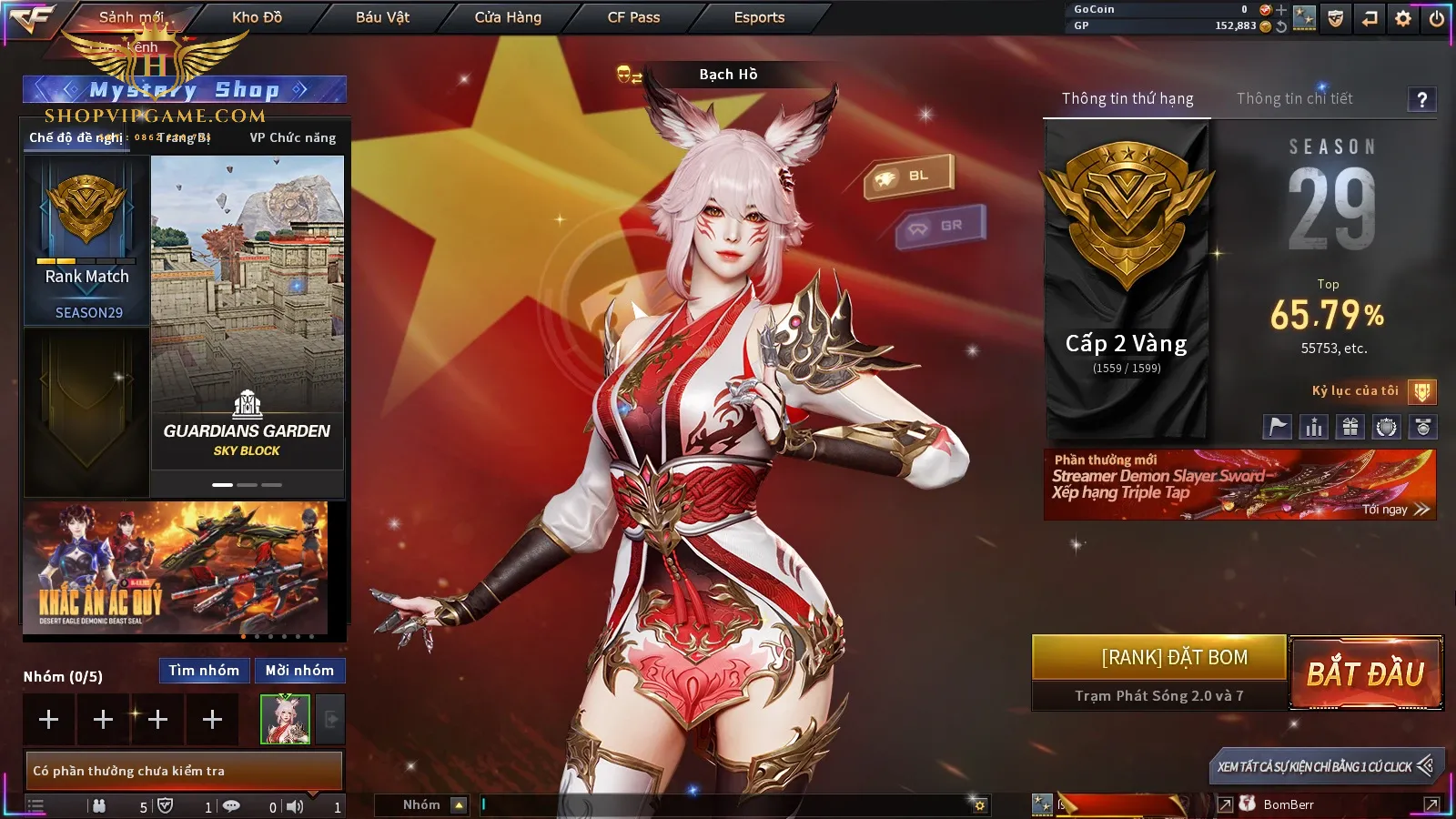
Task: Start the match with BẮT ĐẦU button
Action: (1366, 673)
